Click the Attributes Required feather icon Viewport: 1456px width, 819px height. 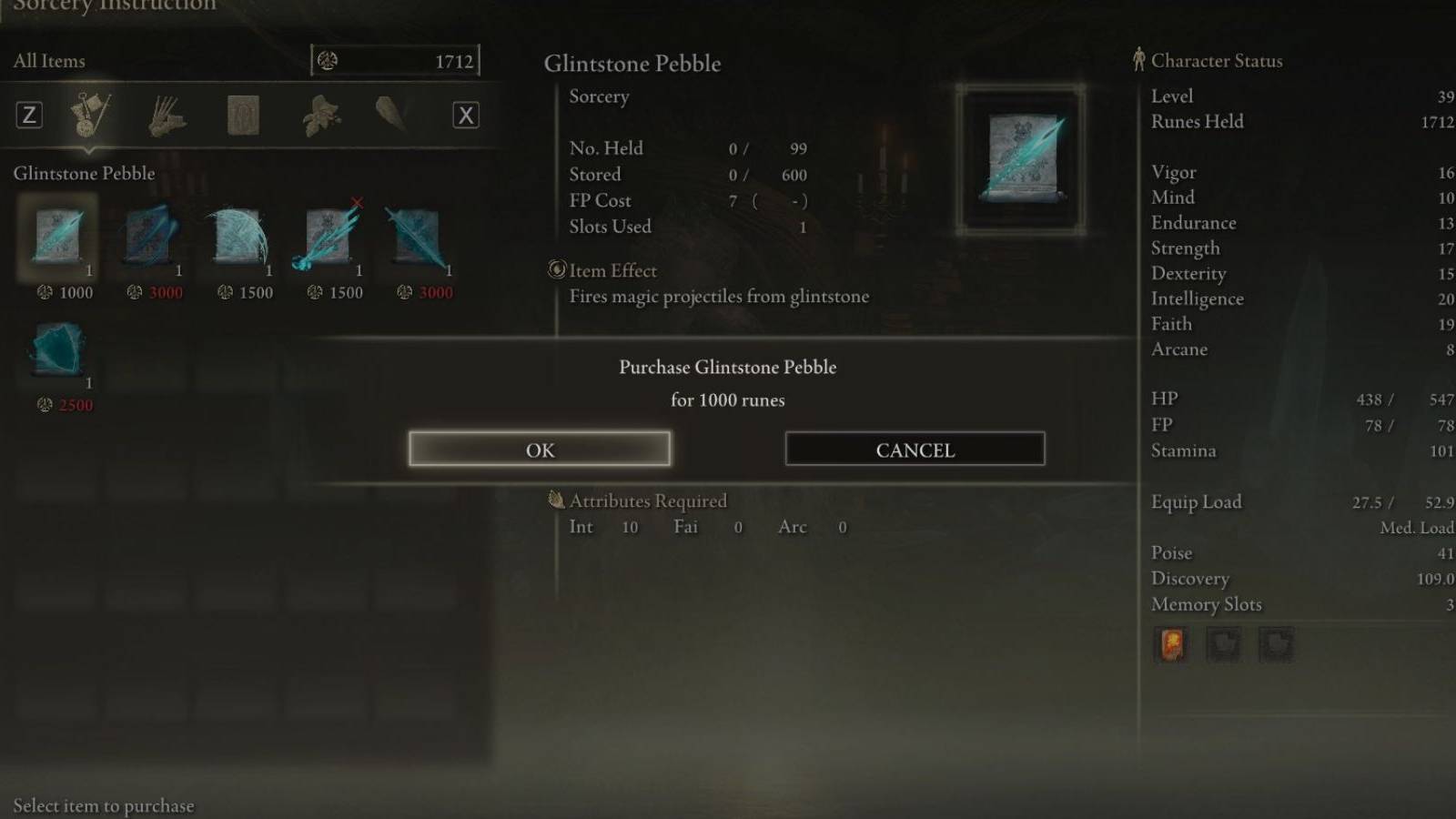(x=557, y=500)
